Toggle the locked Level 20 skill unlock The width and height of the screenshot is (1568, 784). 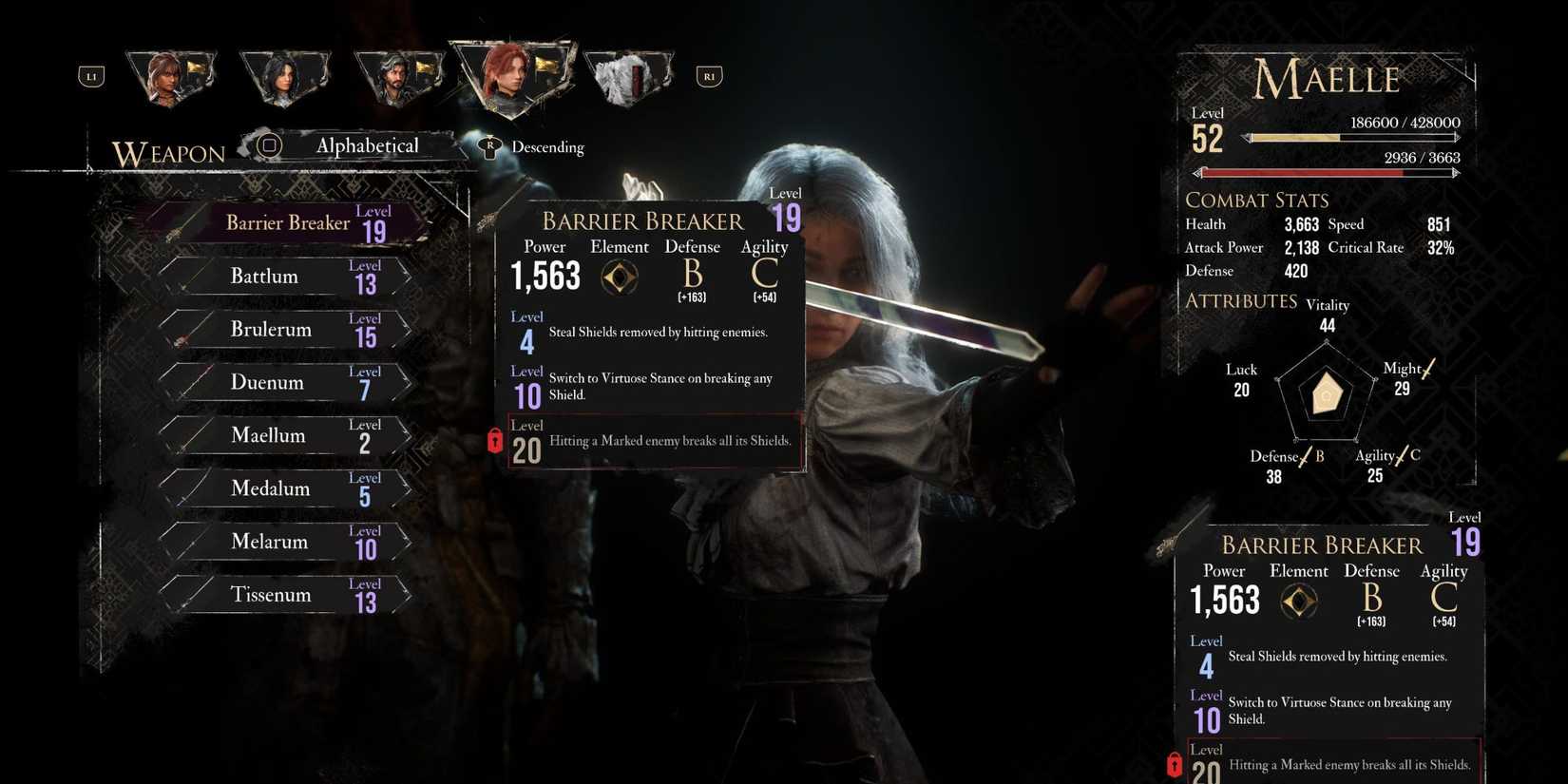pos(654,442)
